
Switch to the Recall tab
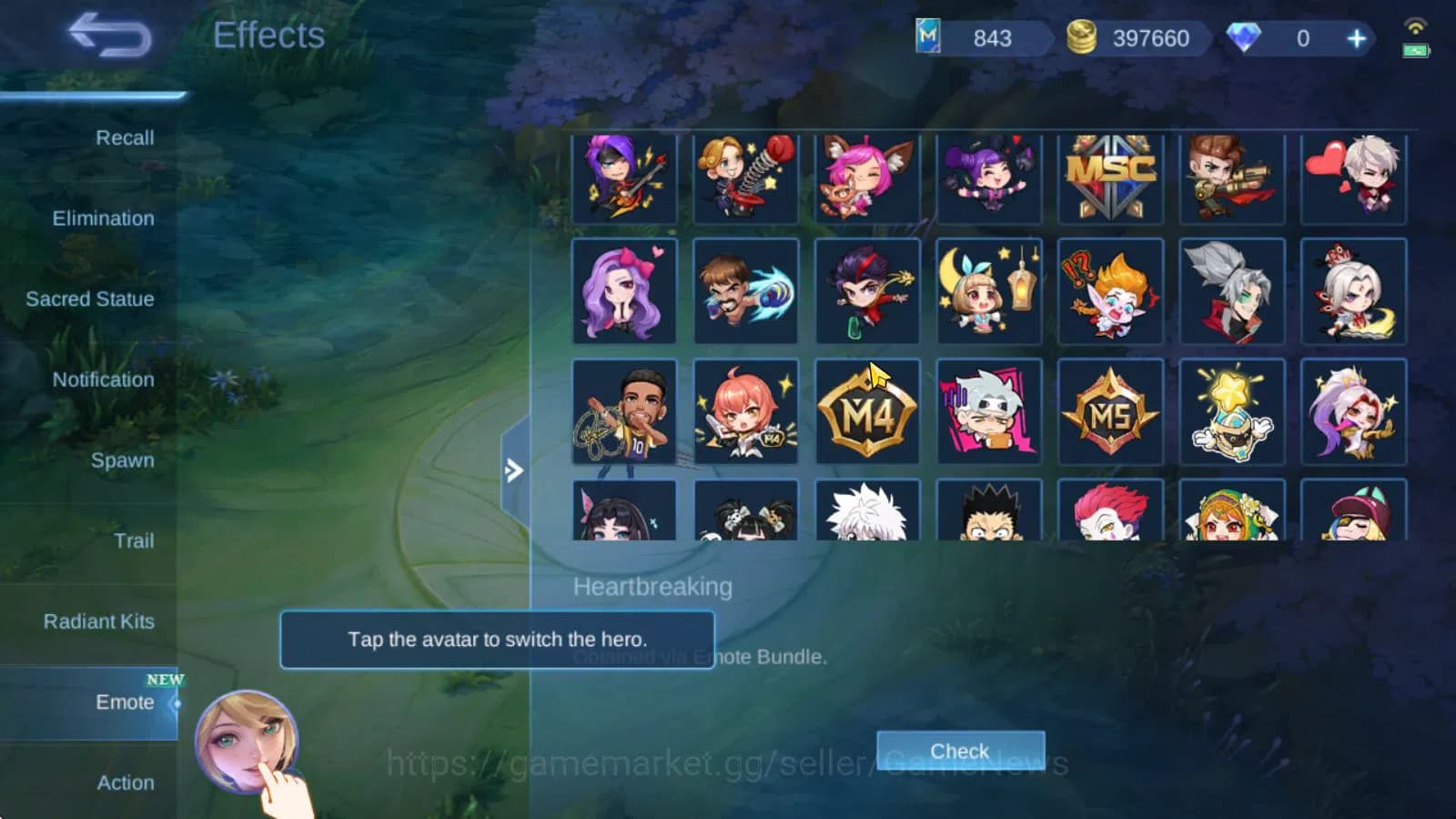click(x=126, y=137)
